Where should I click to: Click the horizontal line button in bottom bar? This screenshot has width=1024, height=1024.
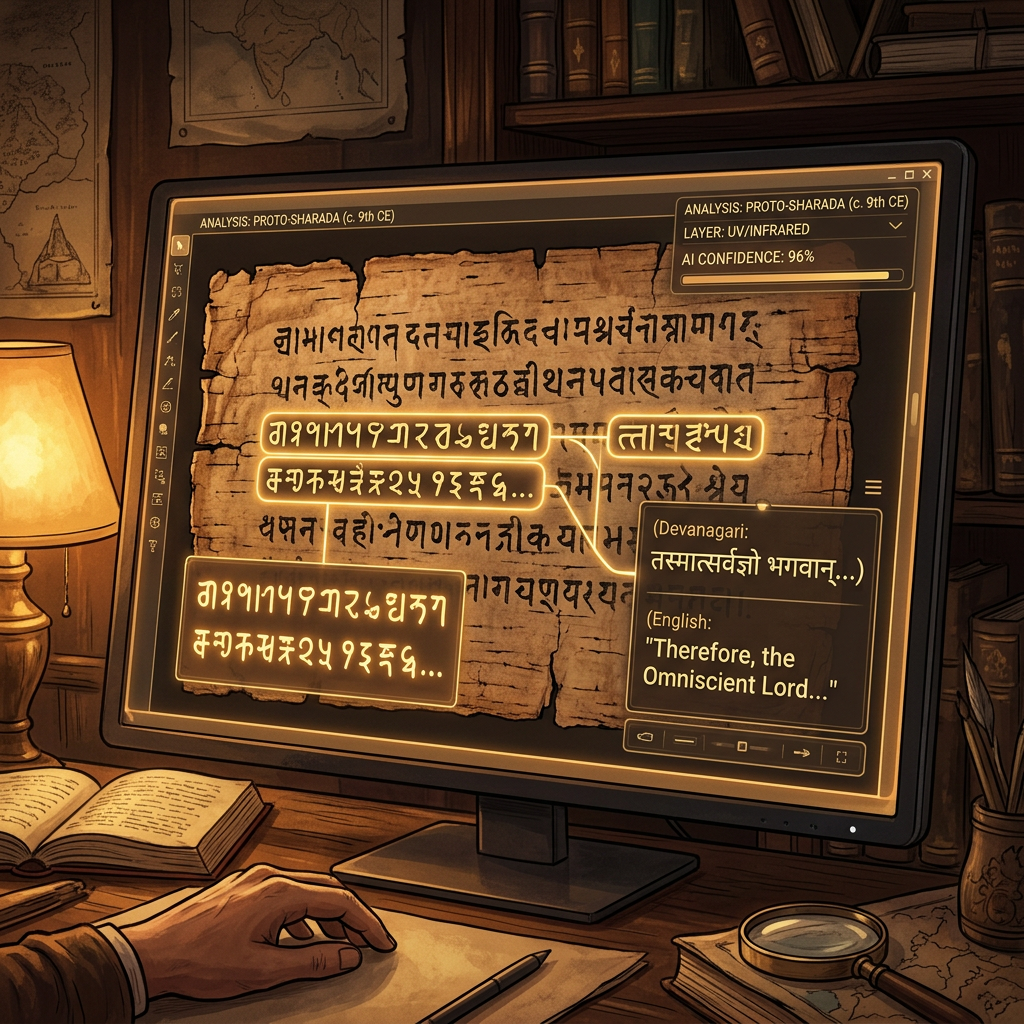[x=685, y=741]
